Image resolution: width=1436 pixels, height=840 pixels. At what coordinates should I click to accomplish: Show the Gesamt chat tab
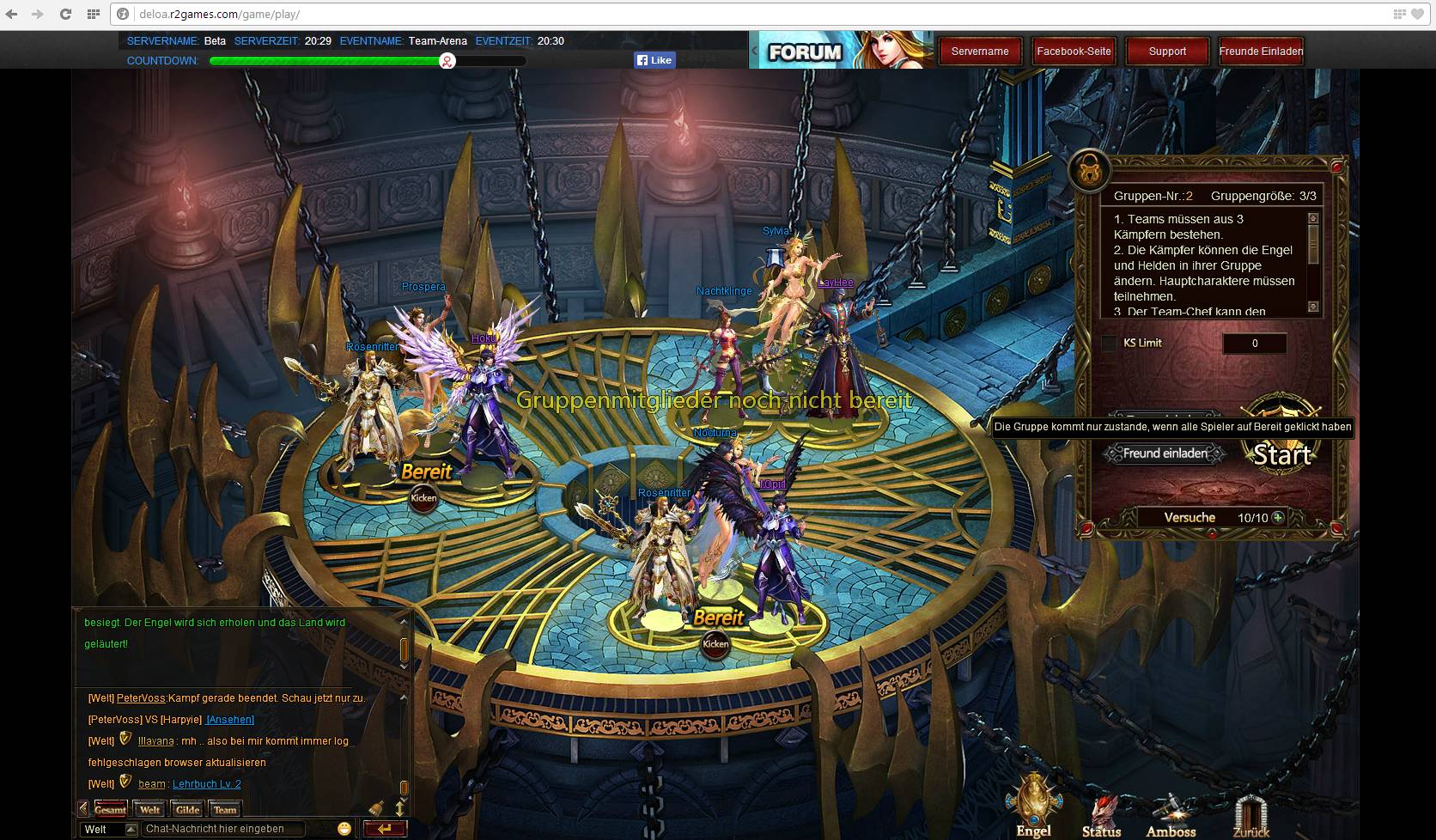(x=110, y=809)
